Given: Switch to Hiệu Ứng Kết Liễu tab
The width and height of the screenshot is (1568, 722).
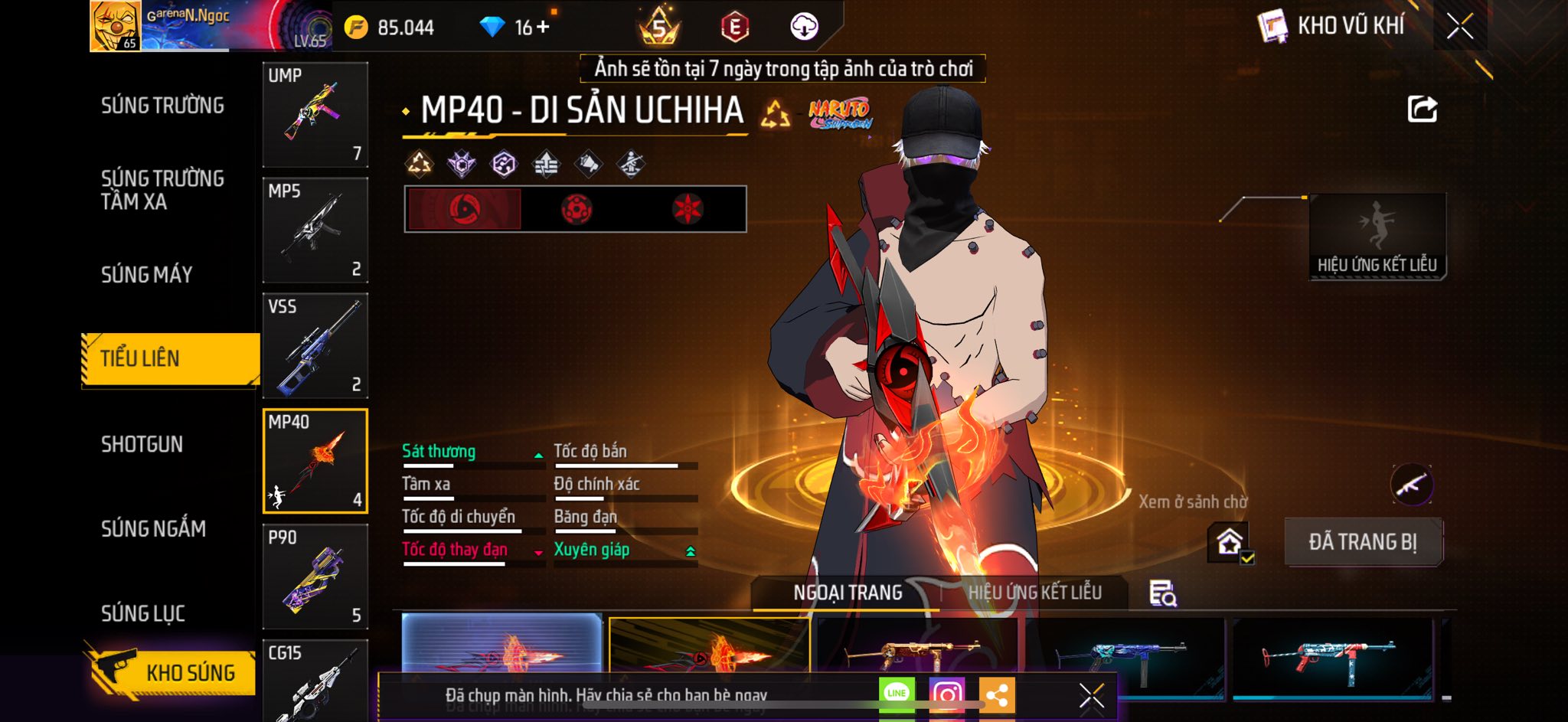Looking at the screenshot, I should [x=1034, y=593].
